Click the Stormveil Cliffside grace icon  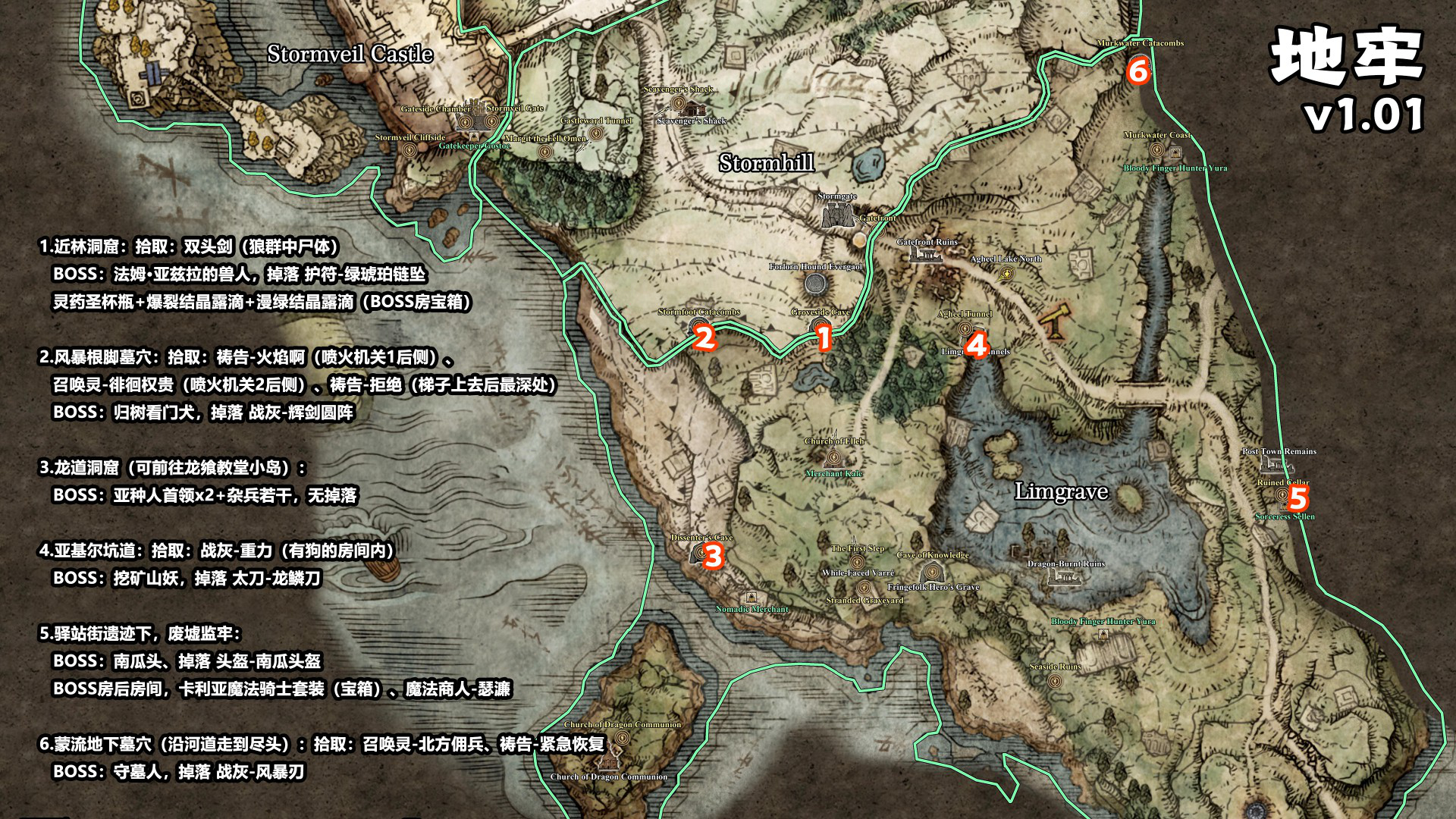410,150
